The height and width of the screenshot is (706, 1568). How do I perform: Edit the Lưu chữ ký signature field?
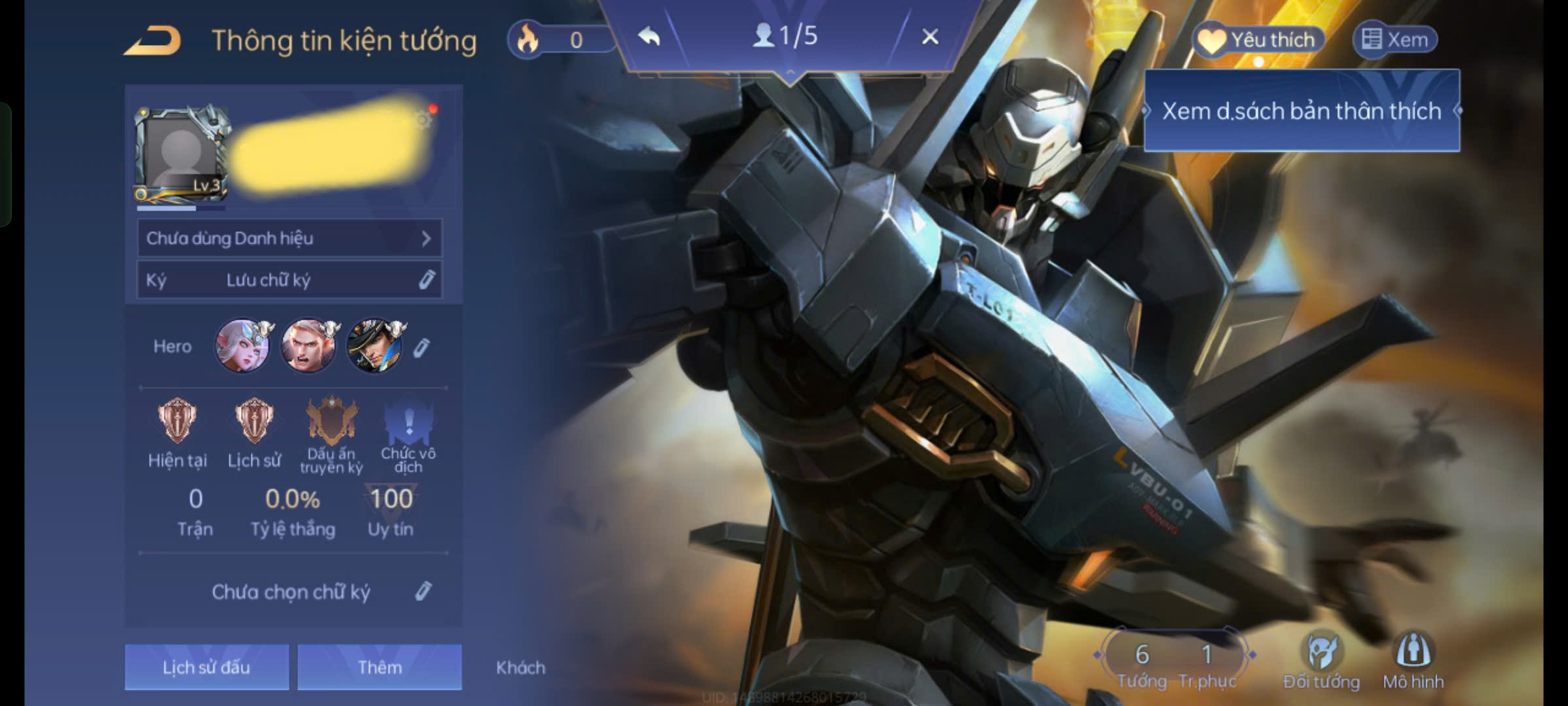click(x=289, y=280)
